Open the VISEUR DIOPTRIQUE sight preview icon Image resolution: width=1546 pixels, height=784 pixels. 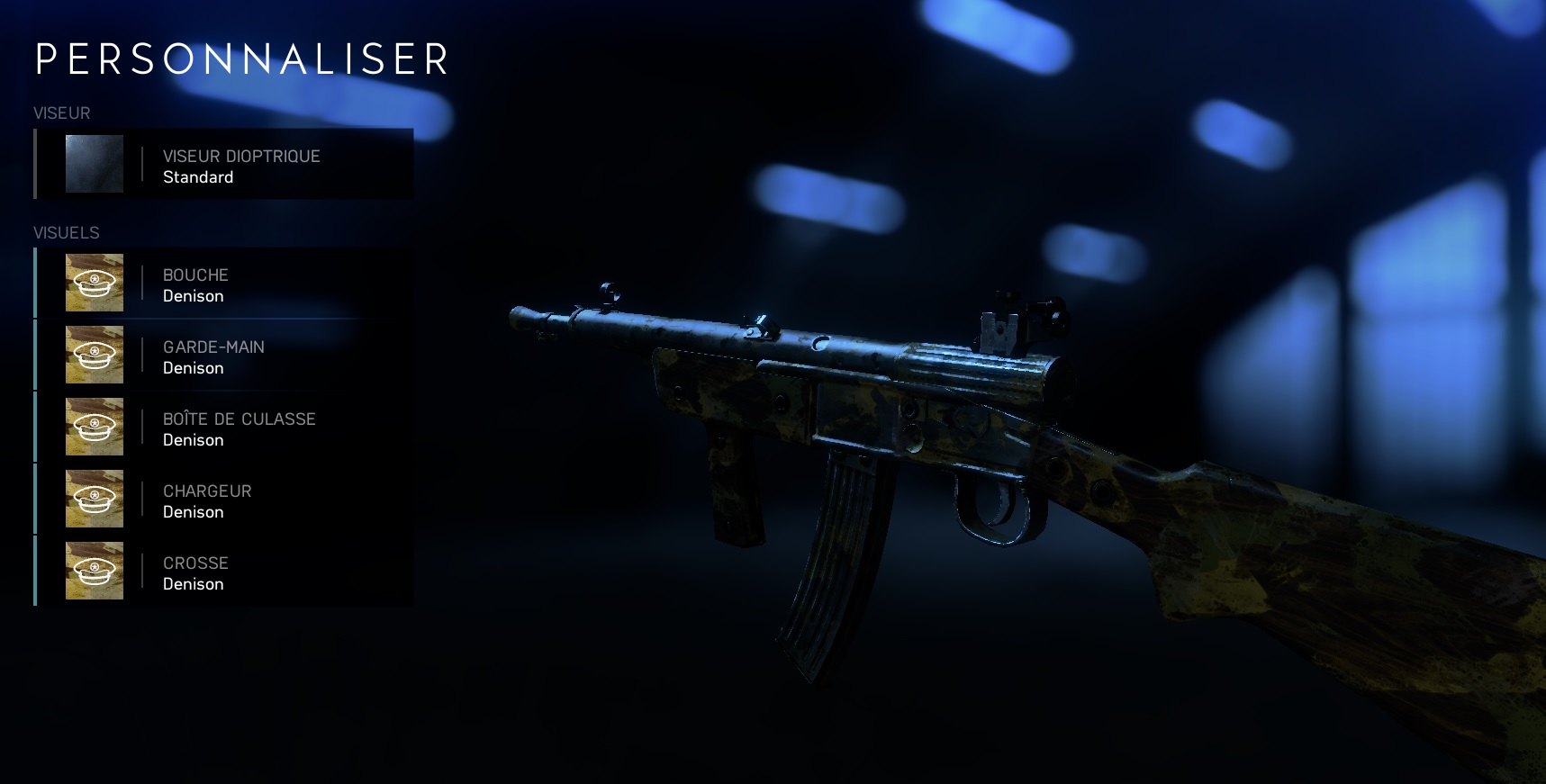[94, 164]
